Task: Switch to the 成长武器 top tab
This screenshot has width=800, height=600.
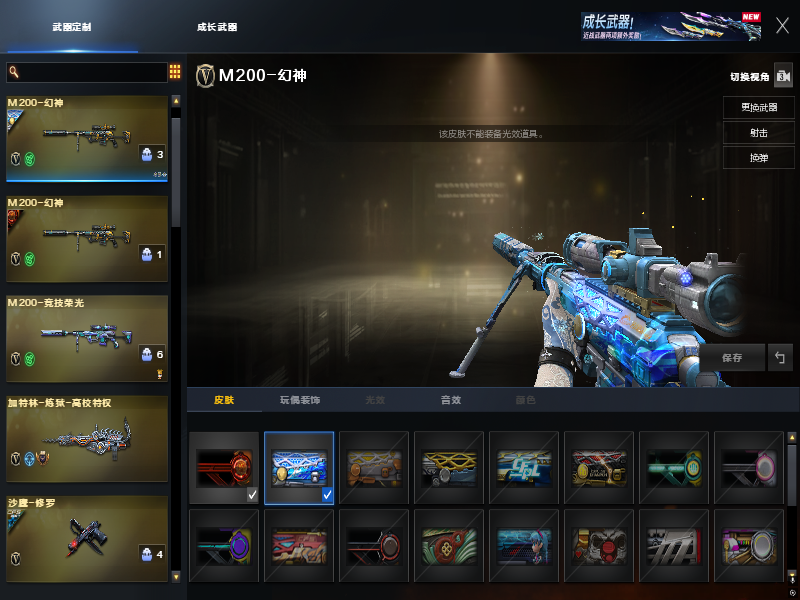Action: coord(217,27)
